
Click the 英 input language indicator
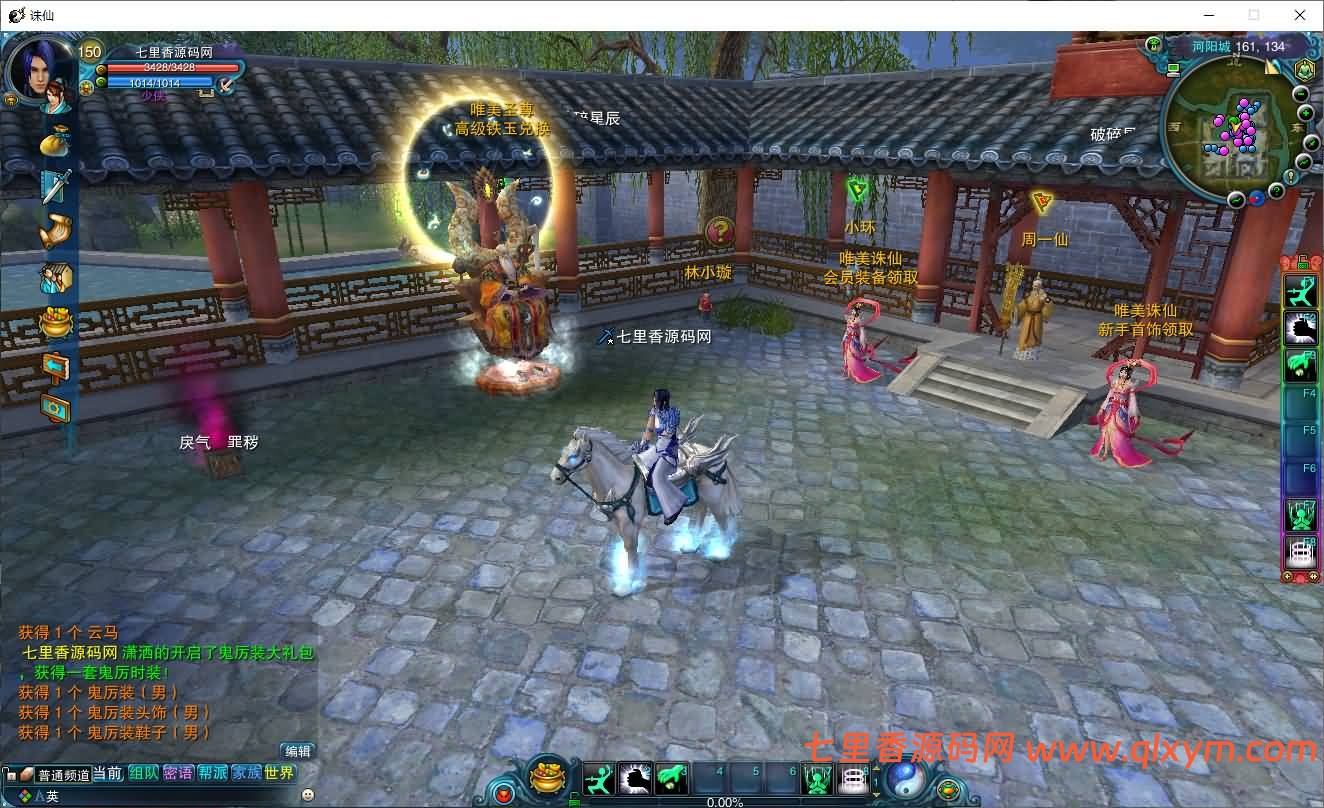51,795
